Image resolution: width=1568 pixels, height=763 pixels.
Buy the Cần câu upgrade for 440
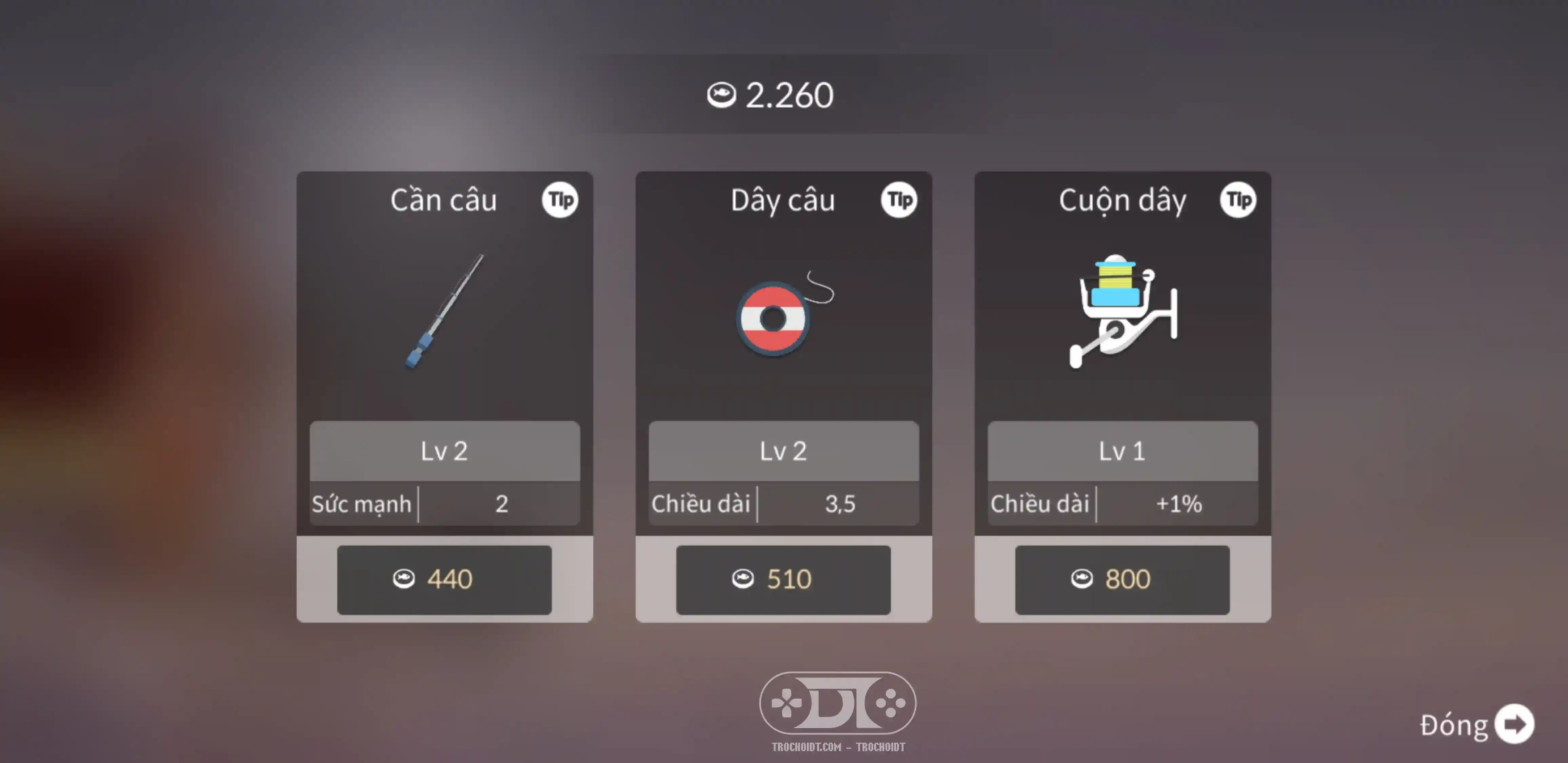coord(444,579)
